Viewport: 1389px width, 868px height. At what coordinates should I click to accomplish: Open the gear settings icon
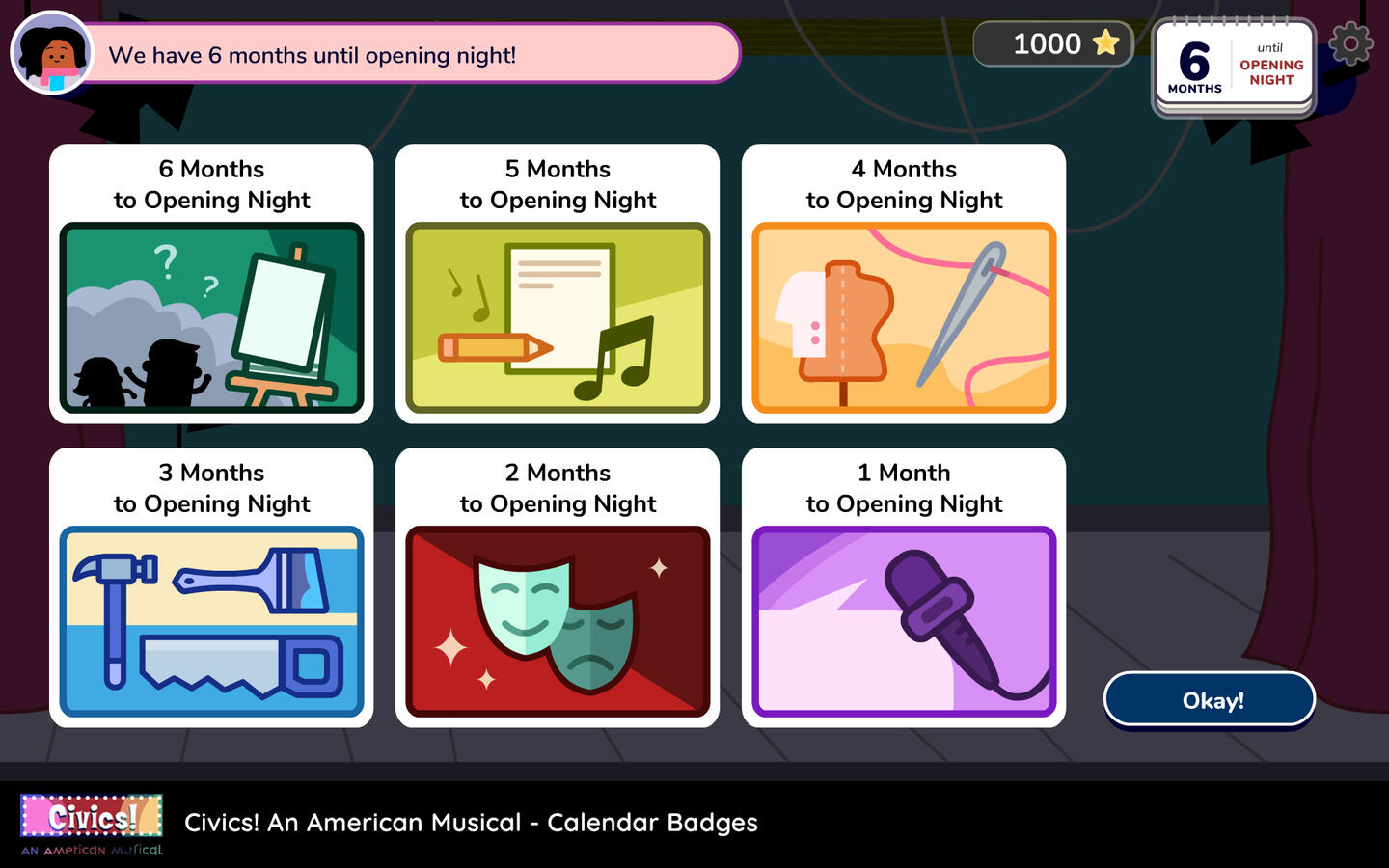click(x=1350, y=43)
